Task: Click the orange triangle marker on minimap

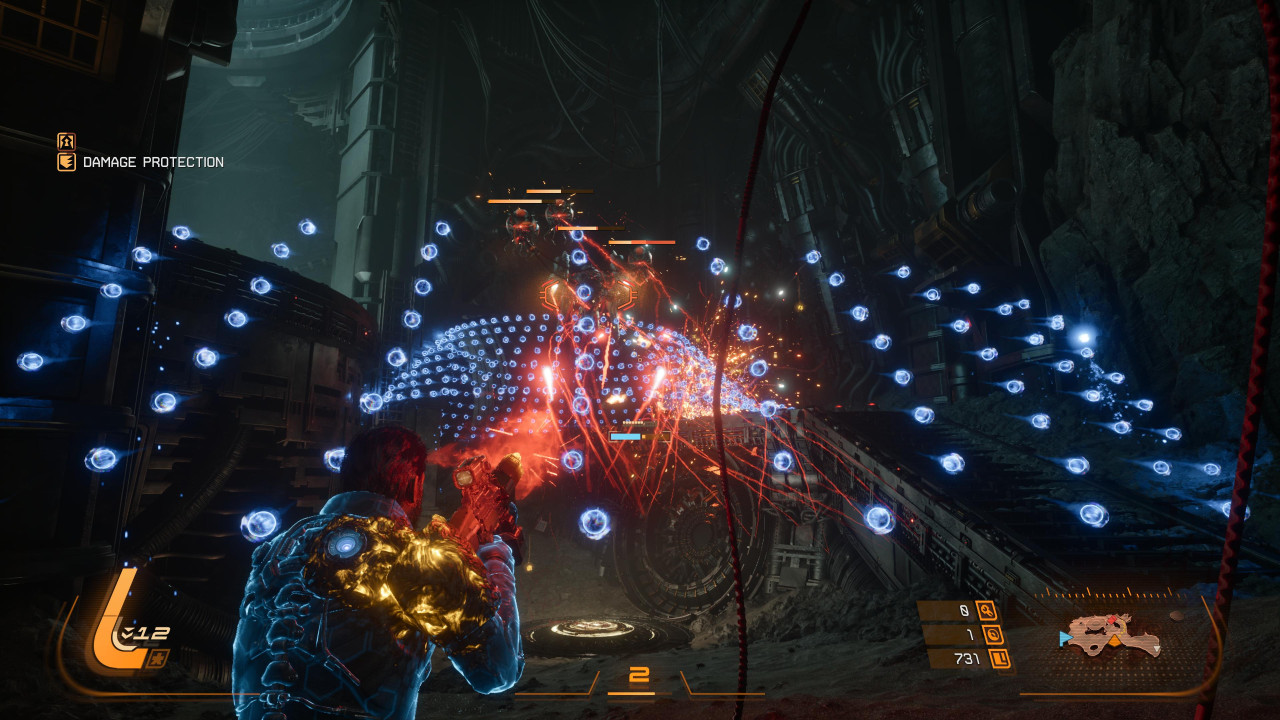Action: pos(1113,638)
